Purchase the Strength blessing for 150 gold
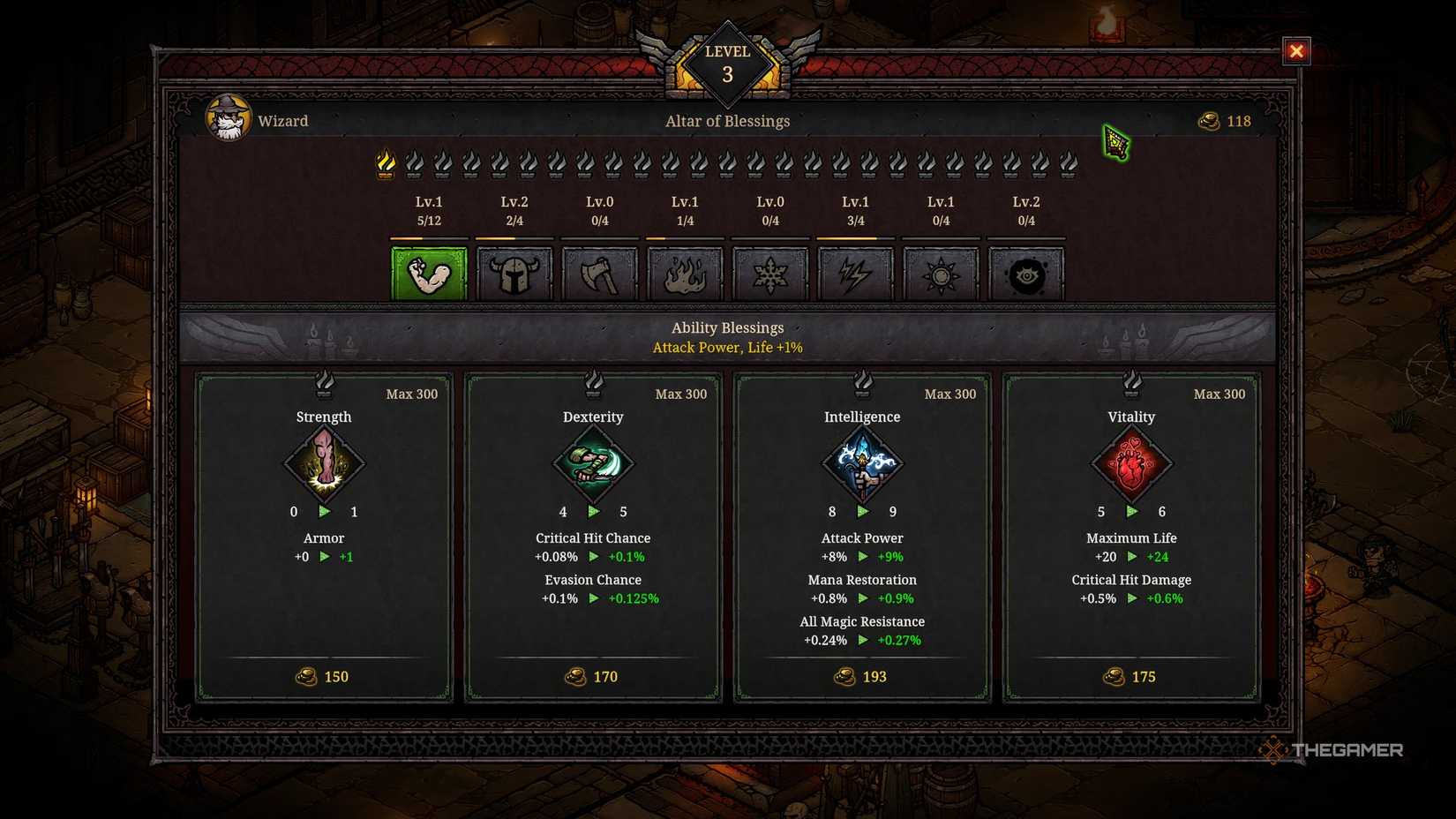 323,677
